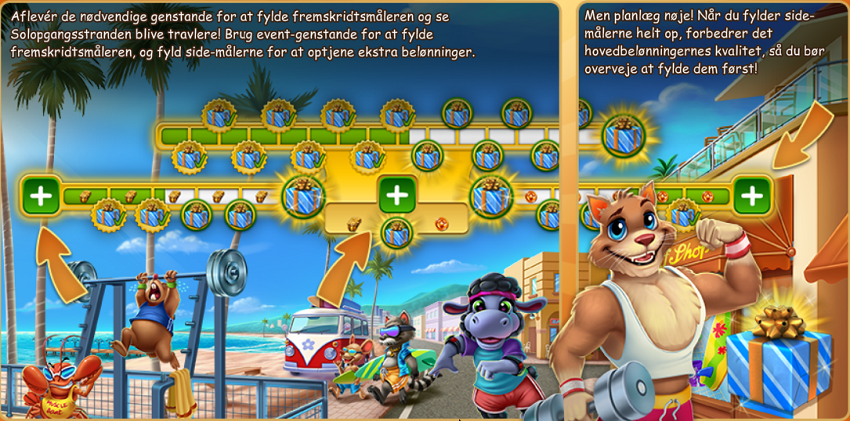Add items with the plus button above the gym bear

pos(41,194)
